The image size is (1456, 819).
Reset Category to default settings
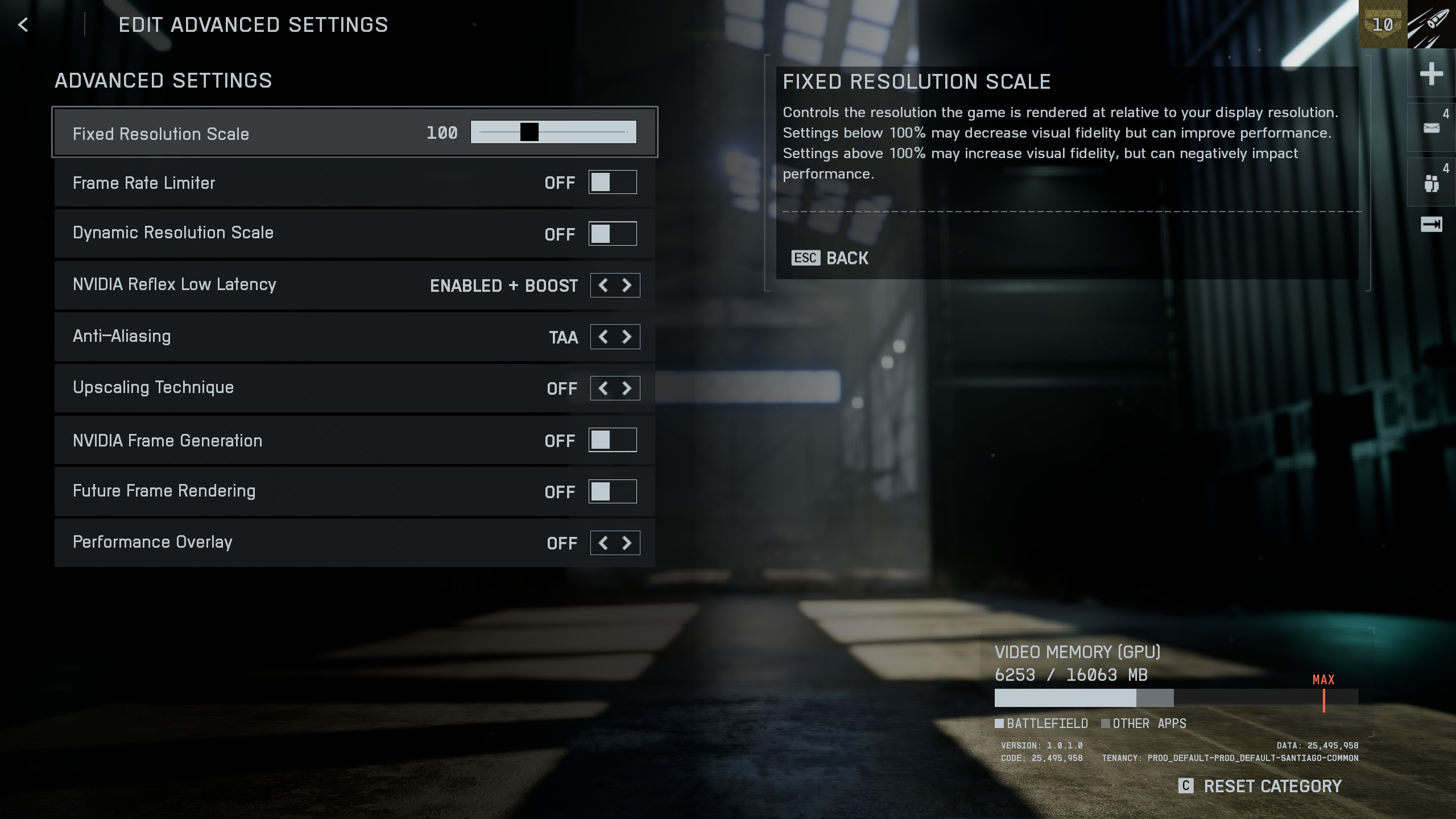click(x=1260, y=787)
